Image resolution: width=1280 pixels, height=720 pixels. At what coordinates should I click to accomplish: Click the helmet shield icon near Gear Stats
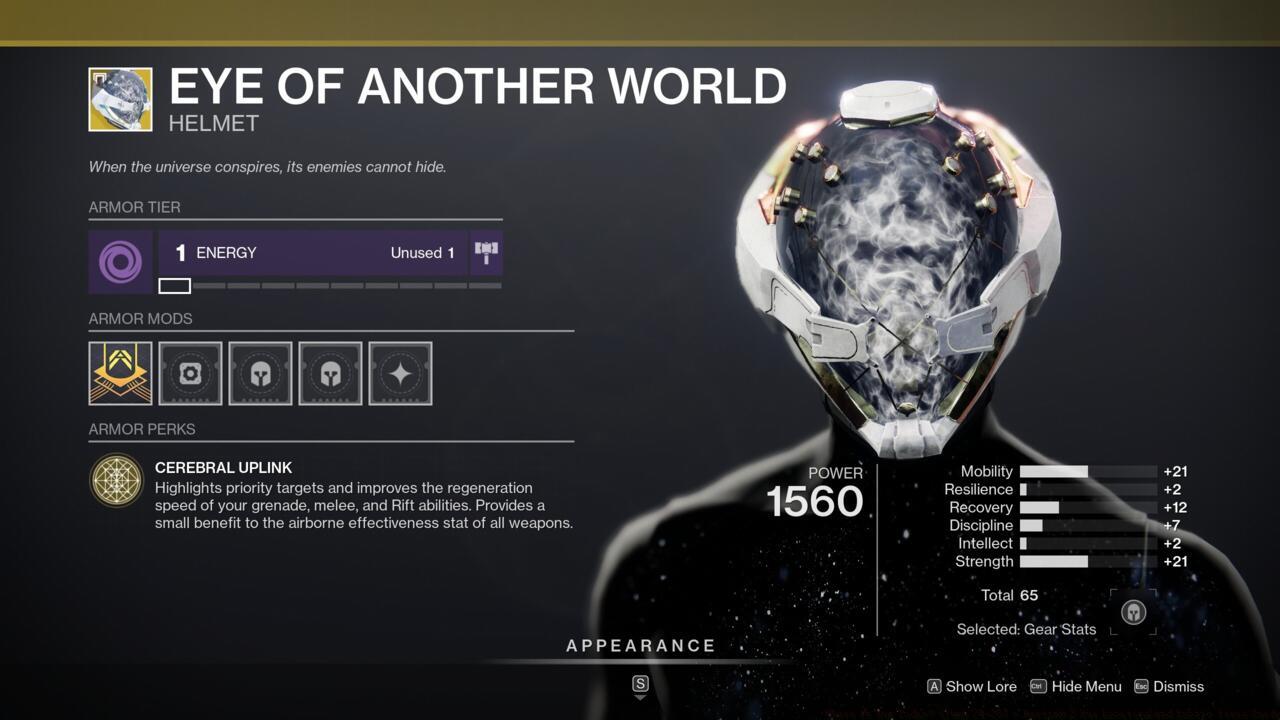pyautogui.click(x=1132, y=610)
